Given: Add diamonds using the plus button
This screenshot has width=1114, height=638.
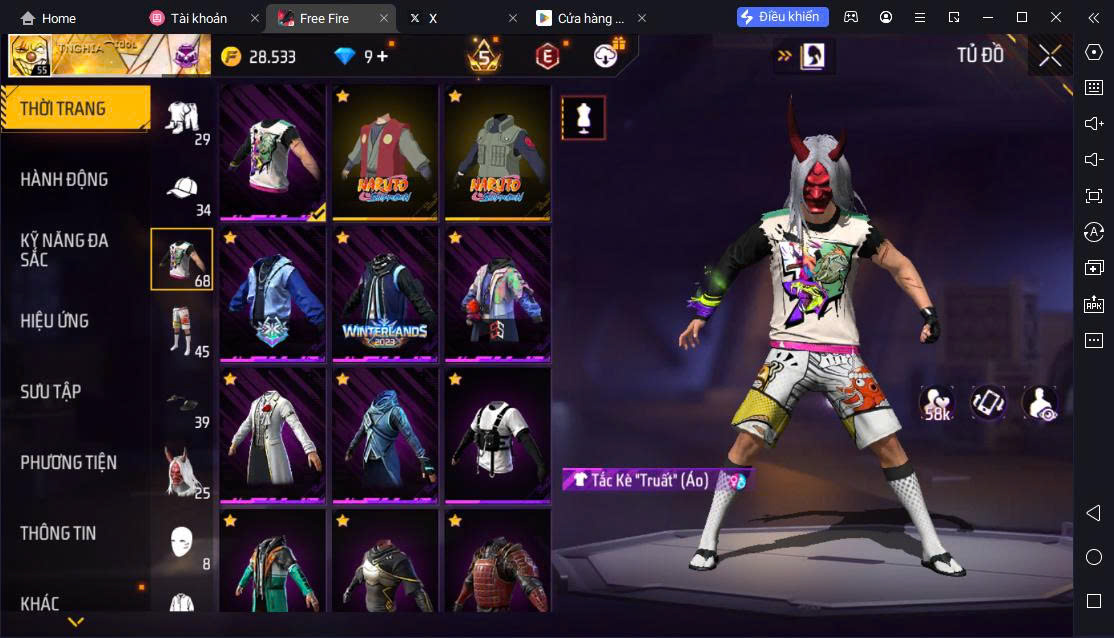Looking at the screenshot, I should click(382, 56).
